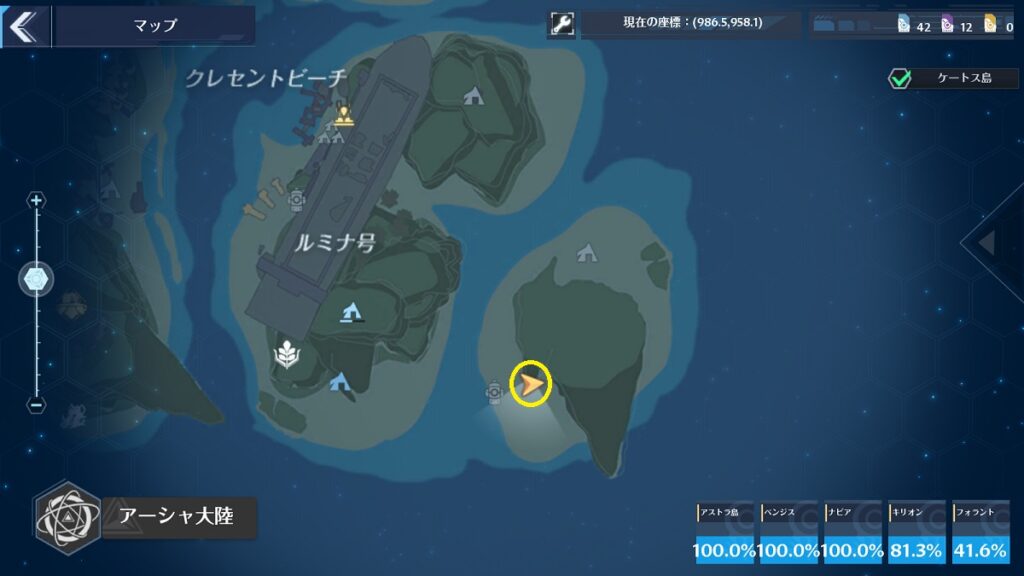Select the ベンジス exploration progress tile
This screenshot has height=576, width=1024.
pos(789,533)
